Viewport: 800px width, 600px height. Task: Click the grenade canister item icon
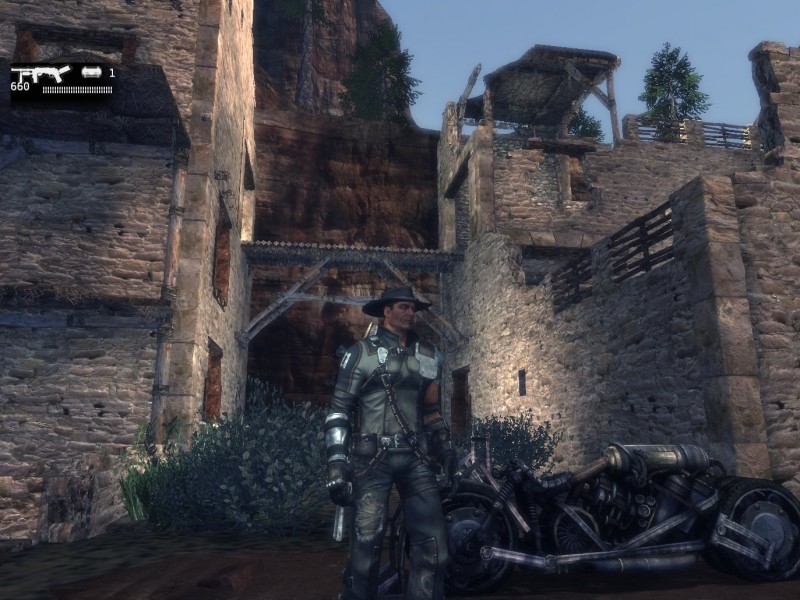coord(92,73)
